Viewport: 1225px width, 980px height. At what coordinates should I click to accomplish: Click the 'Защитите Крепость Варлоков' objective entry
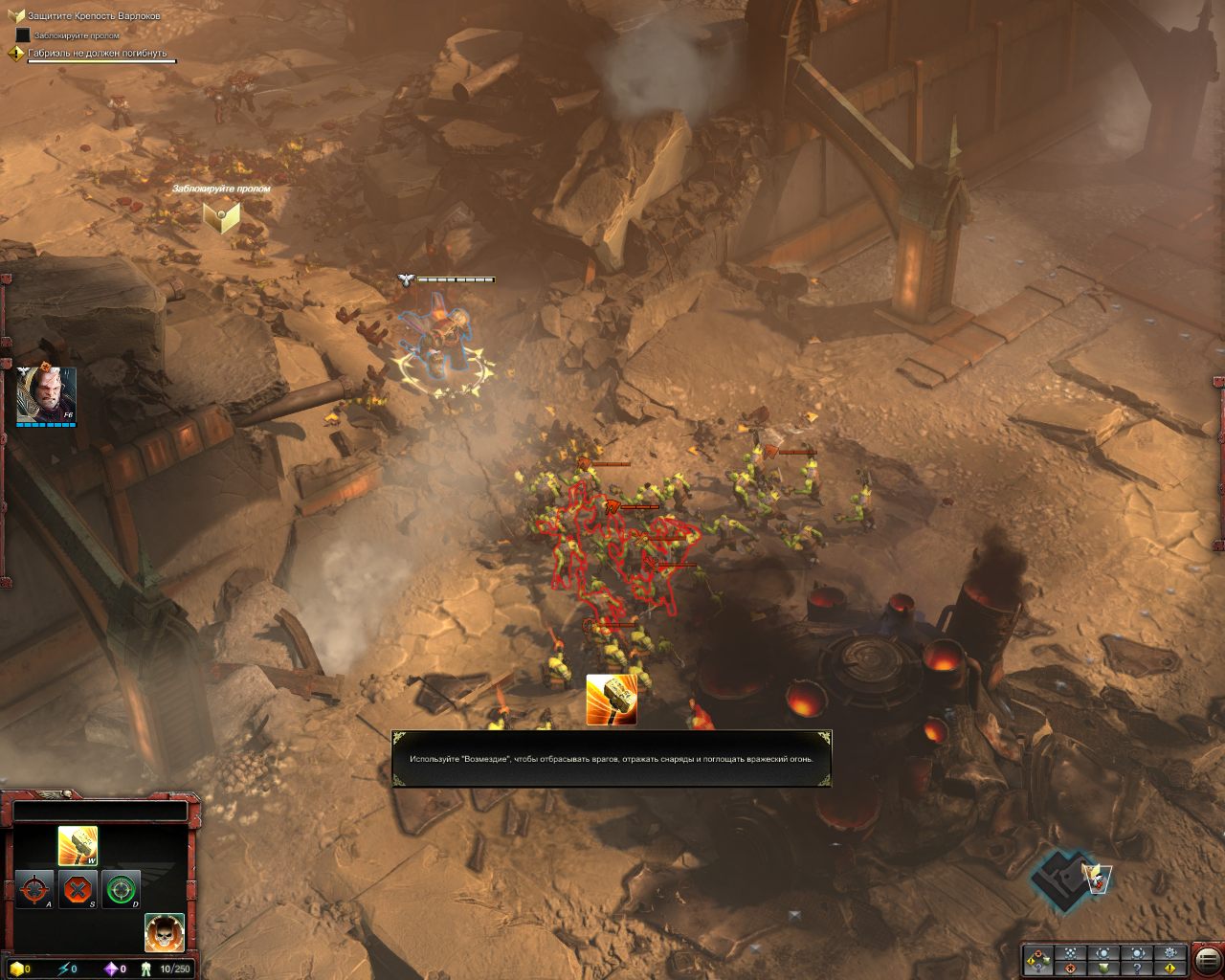[x=93, y=16]
